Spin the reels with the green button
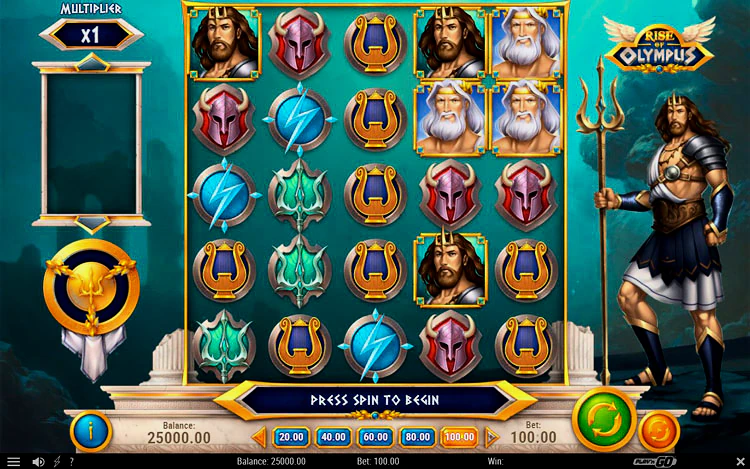Screen dimensions: 750x469 [604, 419]
